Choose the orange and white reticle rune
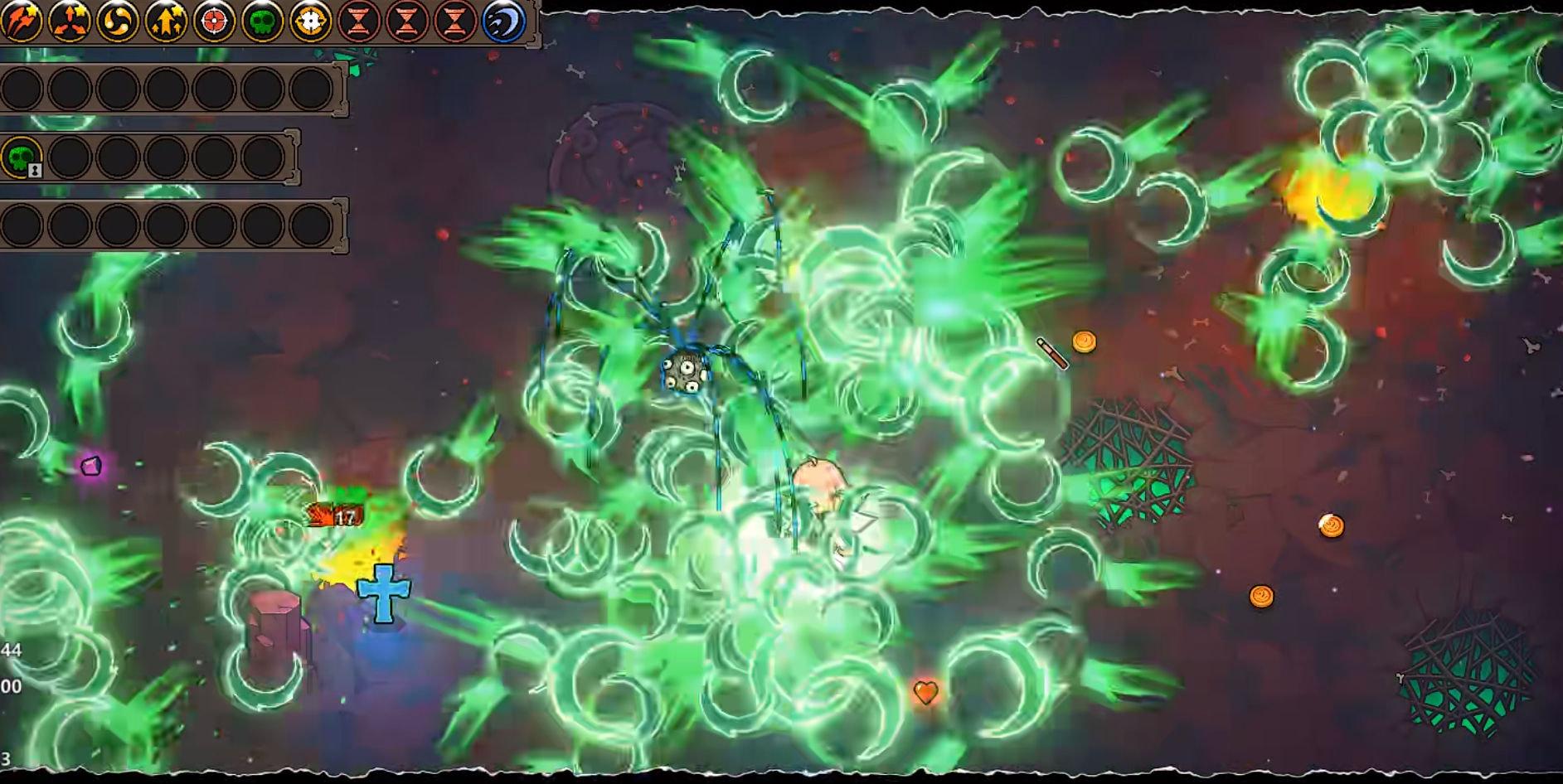Screen dimensions: 1563x784 310,21
